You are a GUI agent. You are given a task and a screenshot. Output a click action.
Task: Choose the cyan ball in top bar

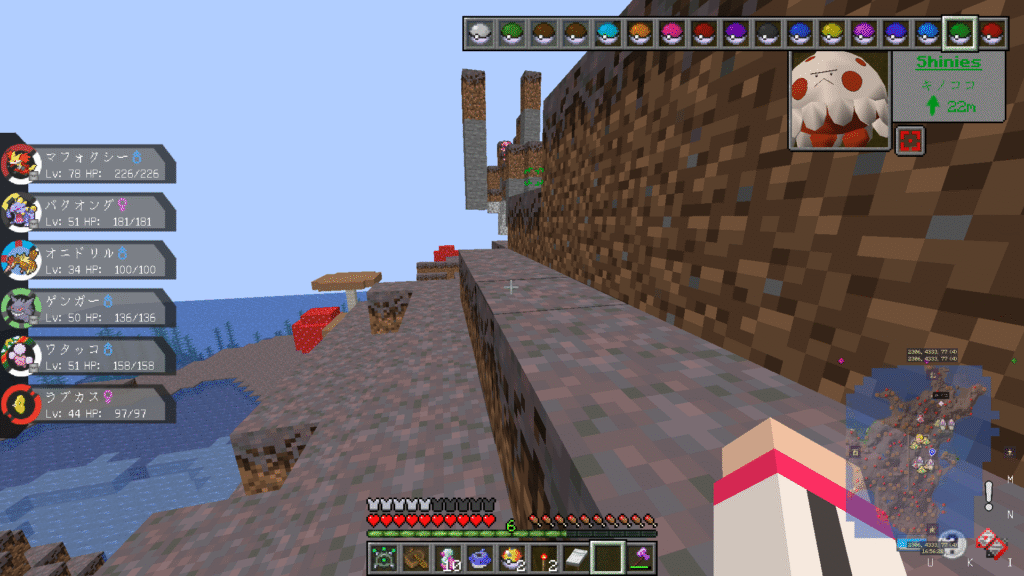(x=608, y=34)
